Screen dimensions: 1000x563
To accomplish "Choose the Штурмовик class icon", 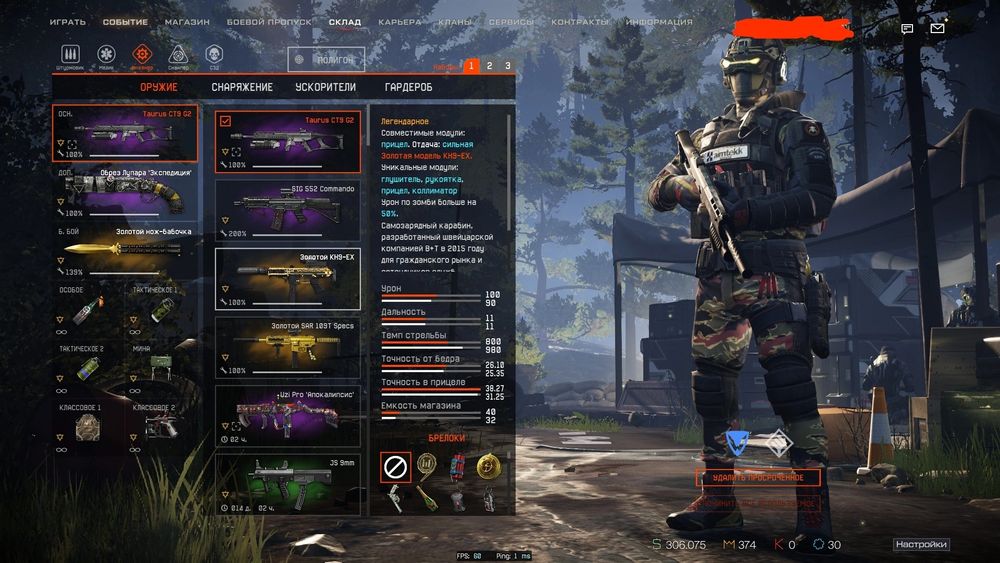I will tap(70, 54).
